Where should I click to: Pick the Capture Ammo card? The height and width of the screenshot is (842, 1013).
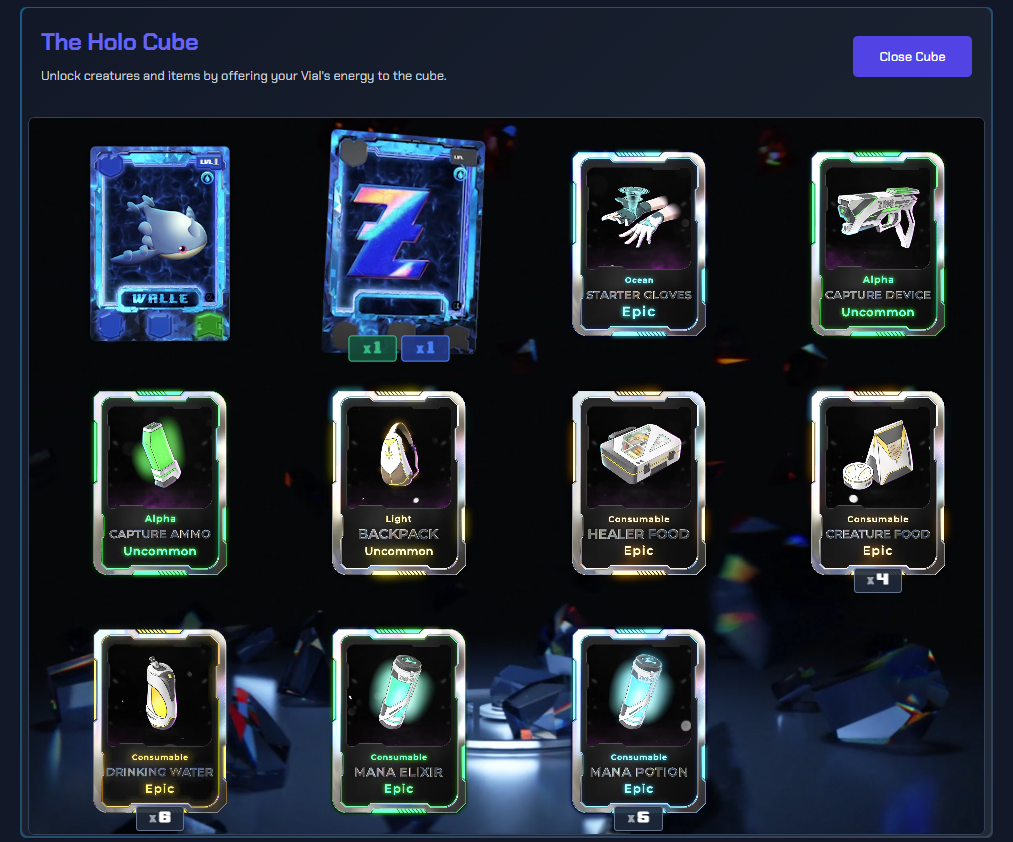point(160,482)
